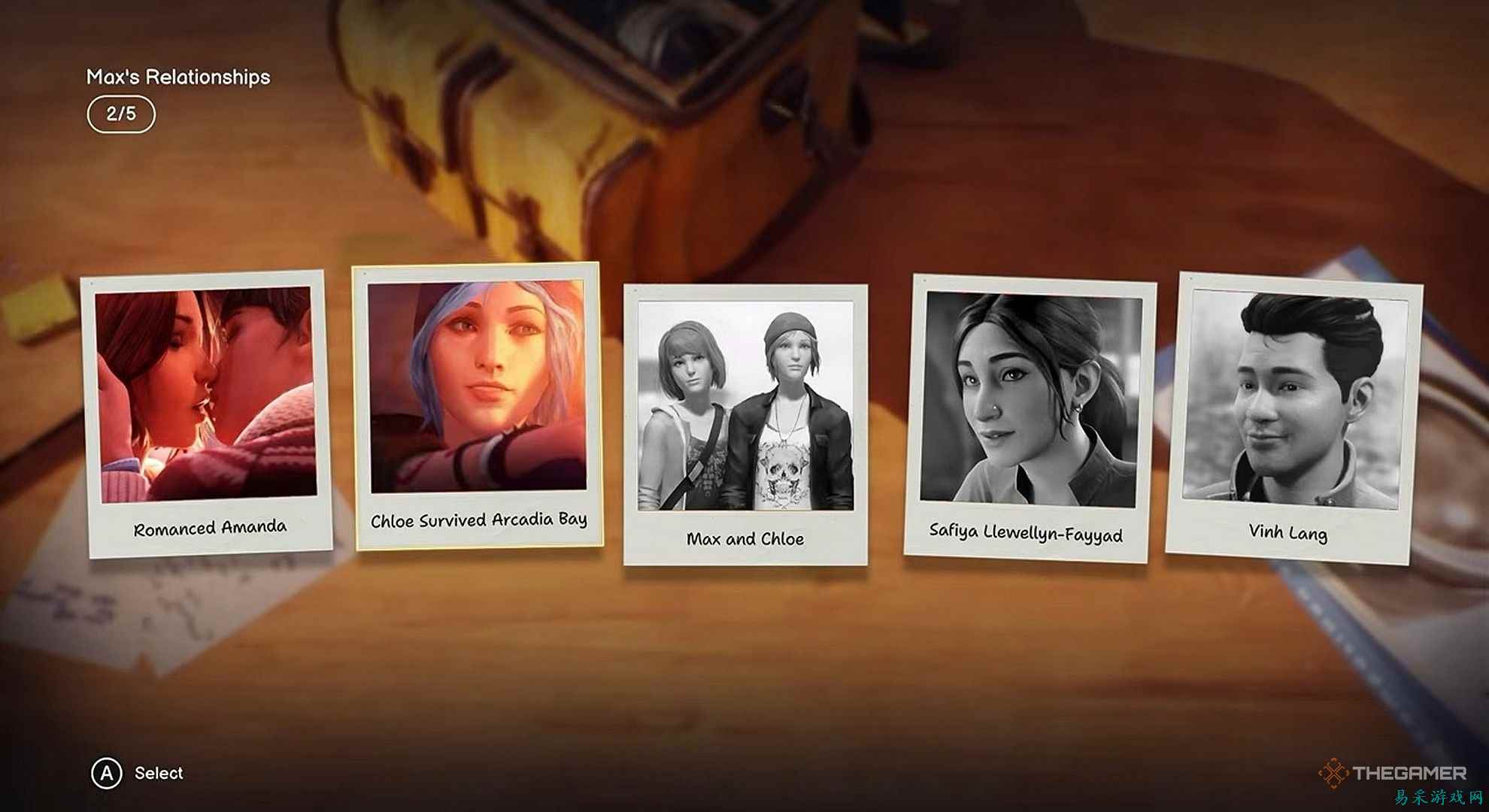Click the caption reading Romanced Amanda
This screenshot has width=1489, height=812.
(x=210, y=527)
